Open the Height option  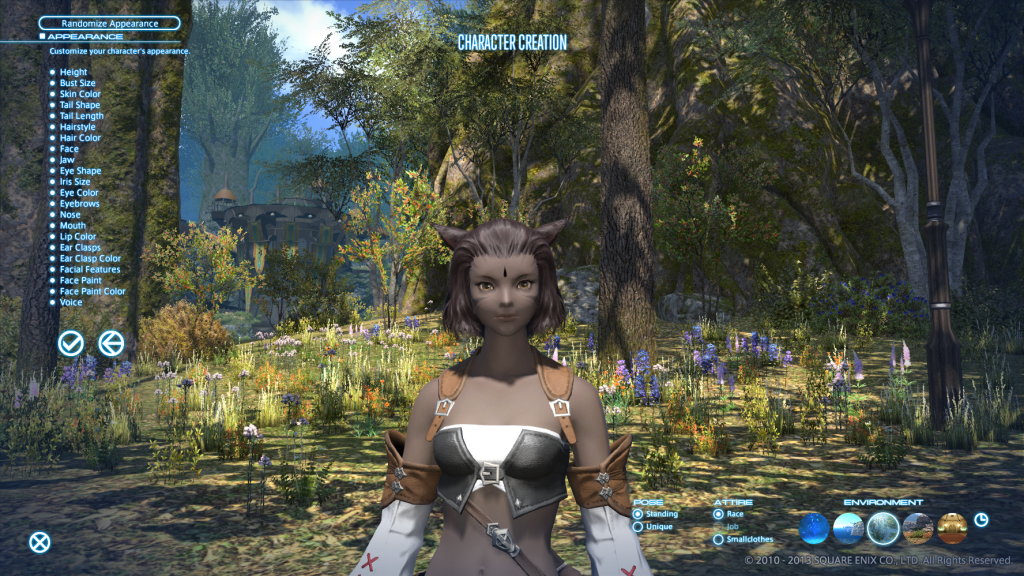(x=73, y=72)
